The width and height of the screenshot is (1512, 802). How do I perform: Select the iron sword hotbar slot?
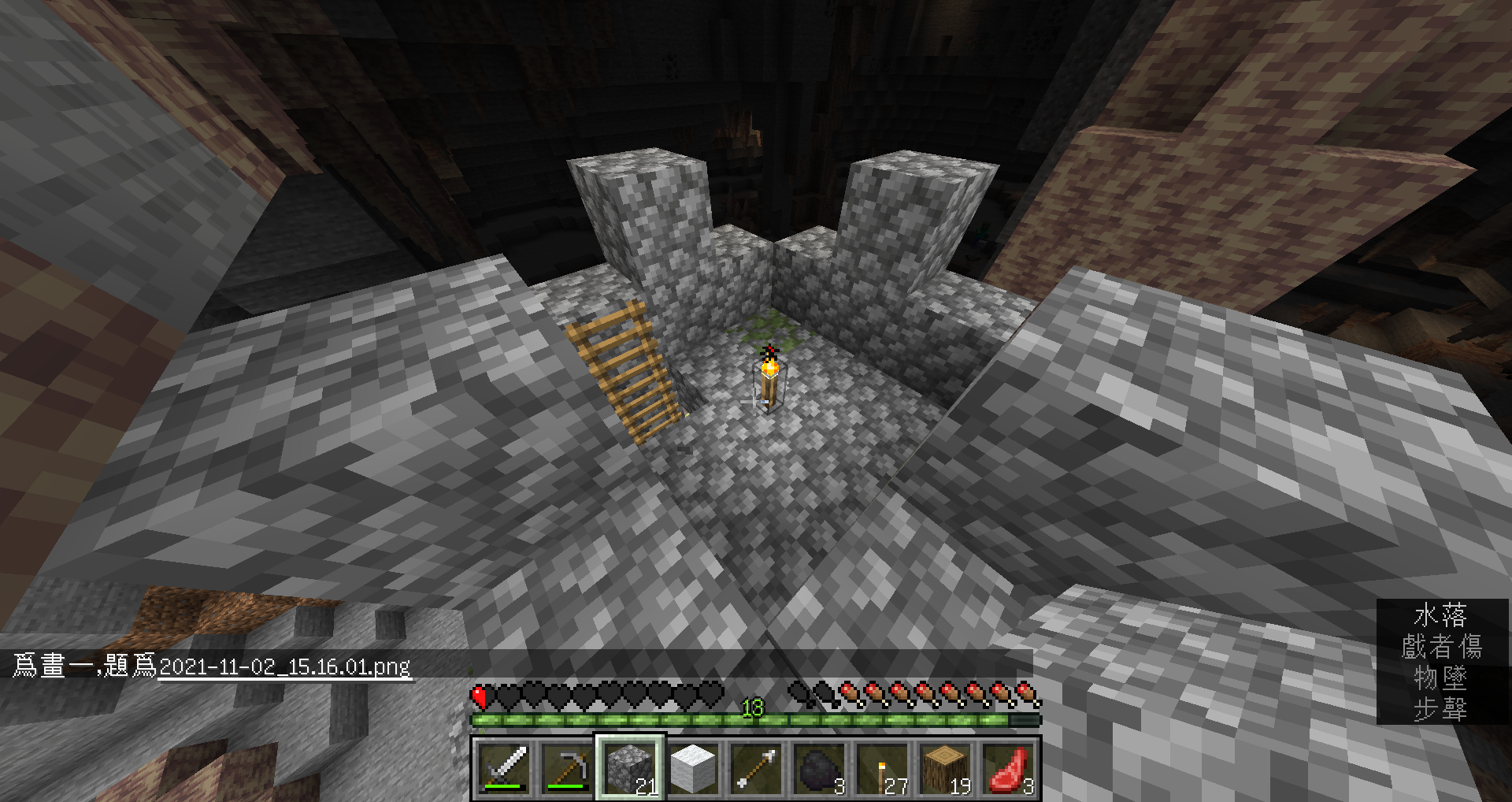504,768
